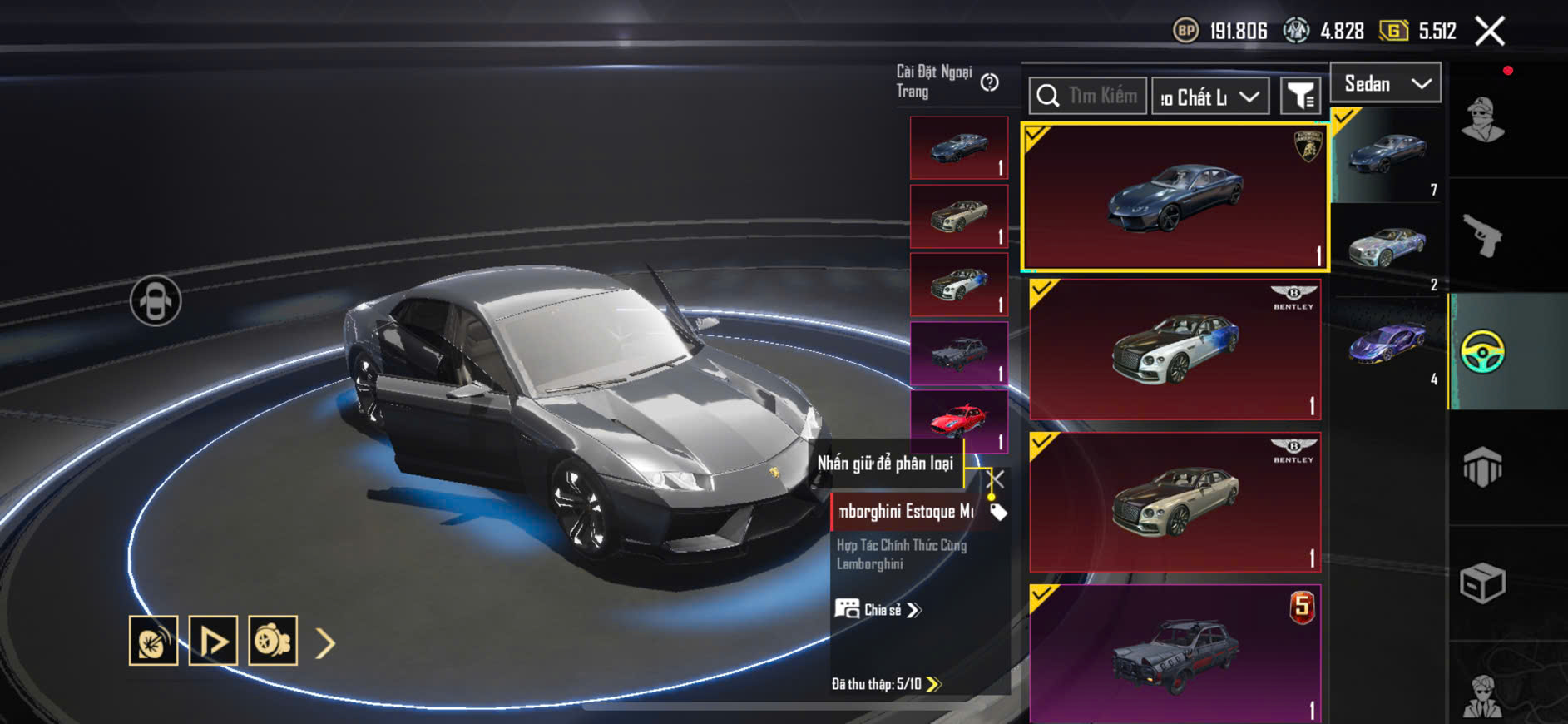Select the dark blue Lamborghini Estoque card

click(1175, 197)
